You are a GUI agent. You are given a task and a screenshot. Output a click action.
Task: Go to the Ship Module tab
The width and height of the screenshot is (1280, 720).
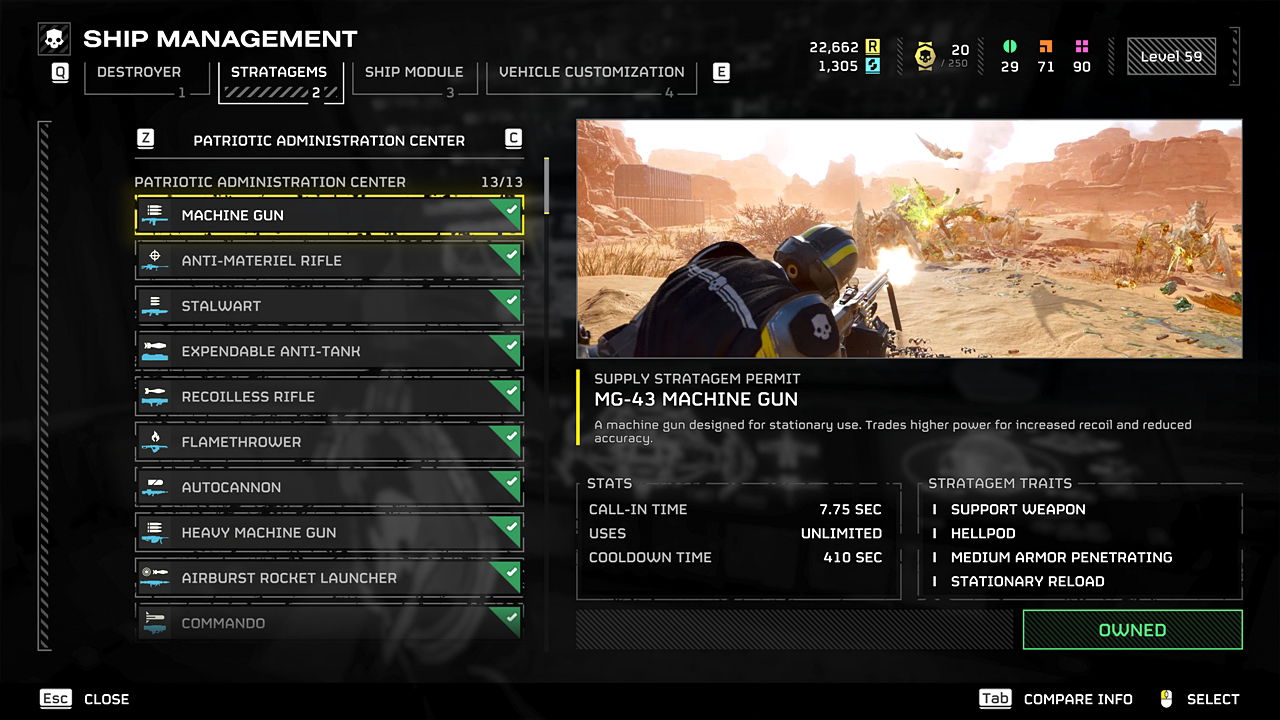(413, 73)
